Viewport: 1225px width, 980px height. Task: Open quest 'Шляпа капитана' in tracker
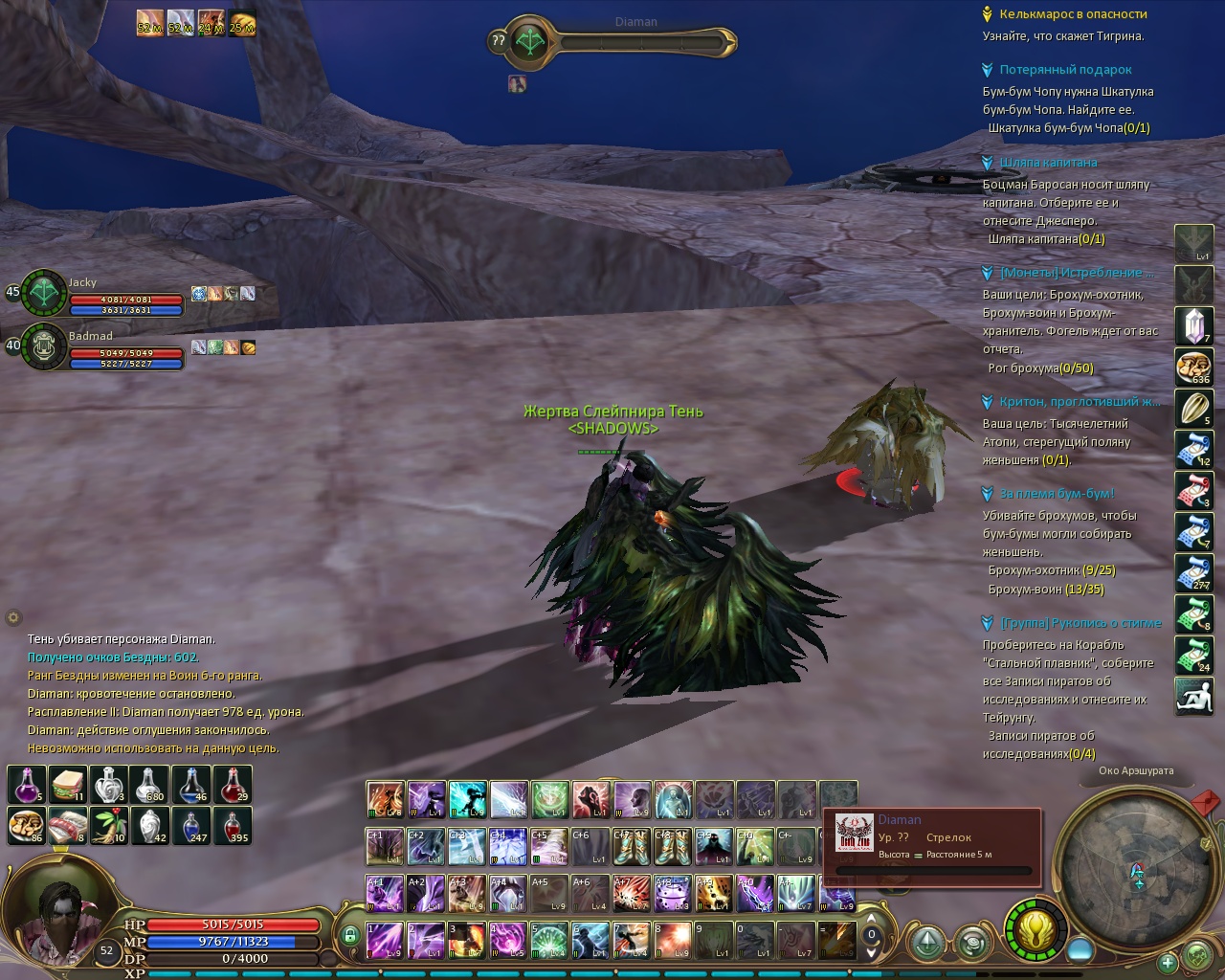tap(1048, 163)
